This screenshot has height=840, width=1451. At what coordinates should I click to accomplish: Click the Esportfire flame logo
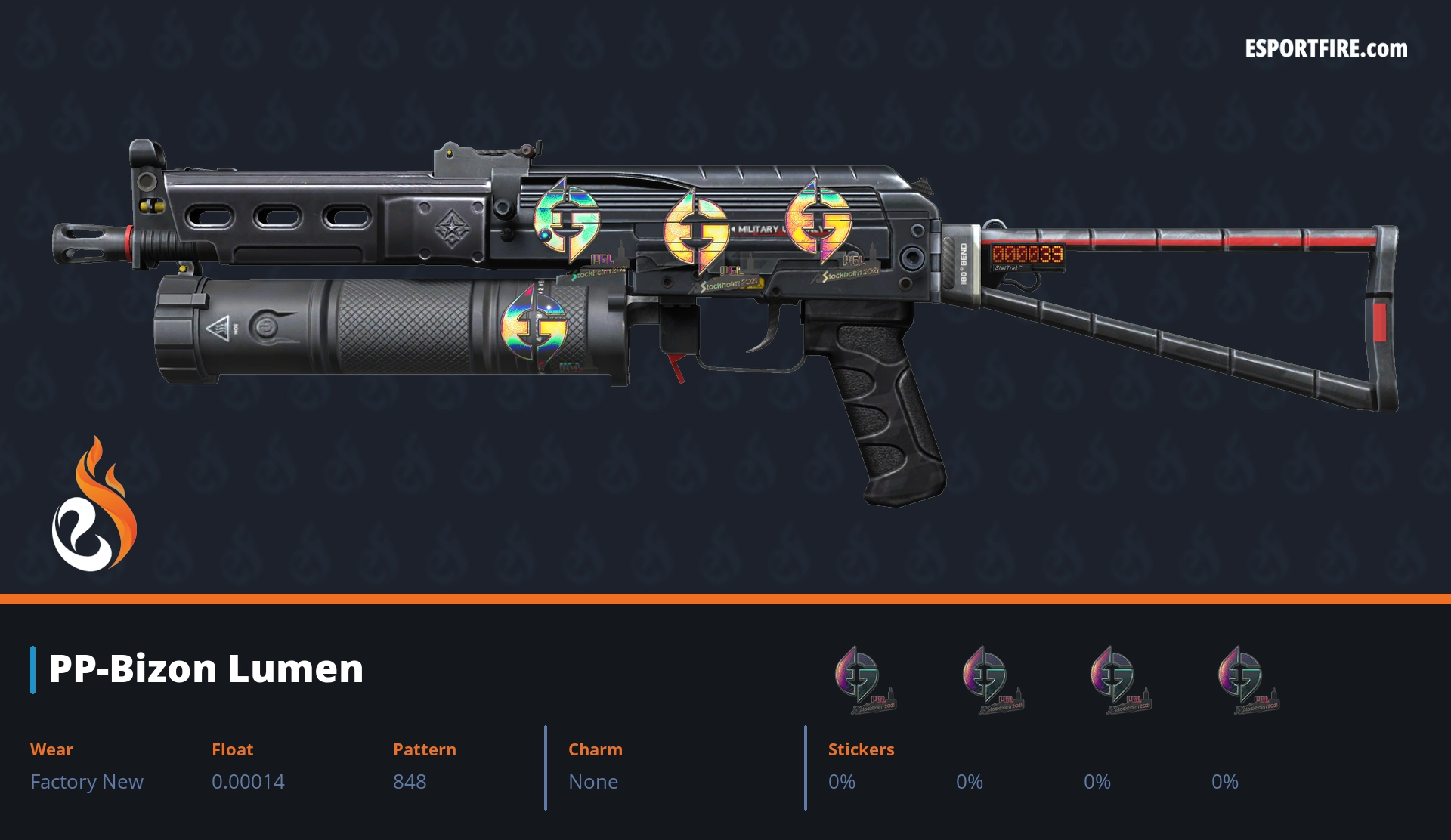click(x=94, y=506)
